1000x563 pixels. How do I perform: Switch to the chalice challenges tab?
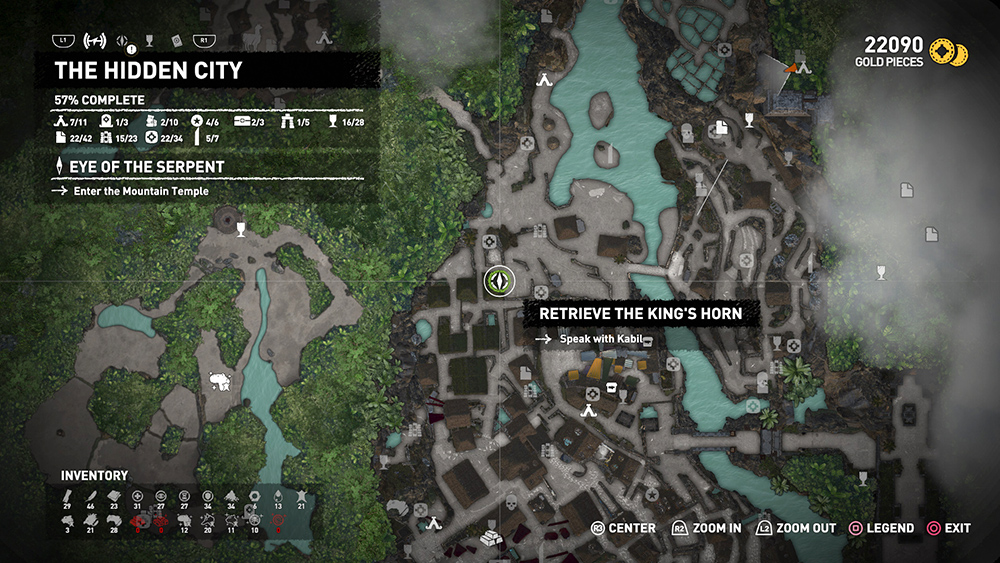click(x=149, y=41)
